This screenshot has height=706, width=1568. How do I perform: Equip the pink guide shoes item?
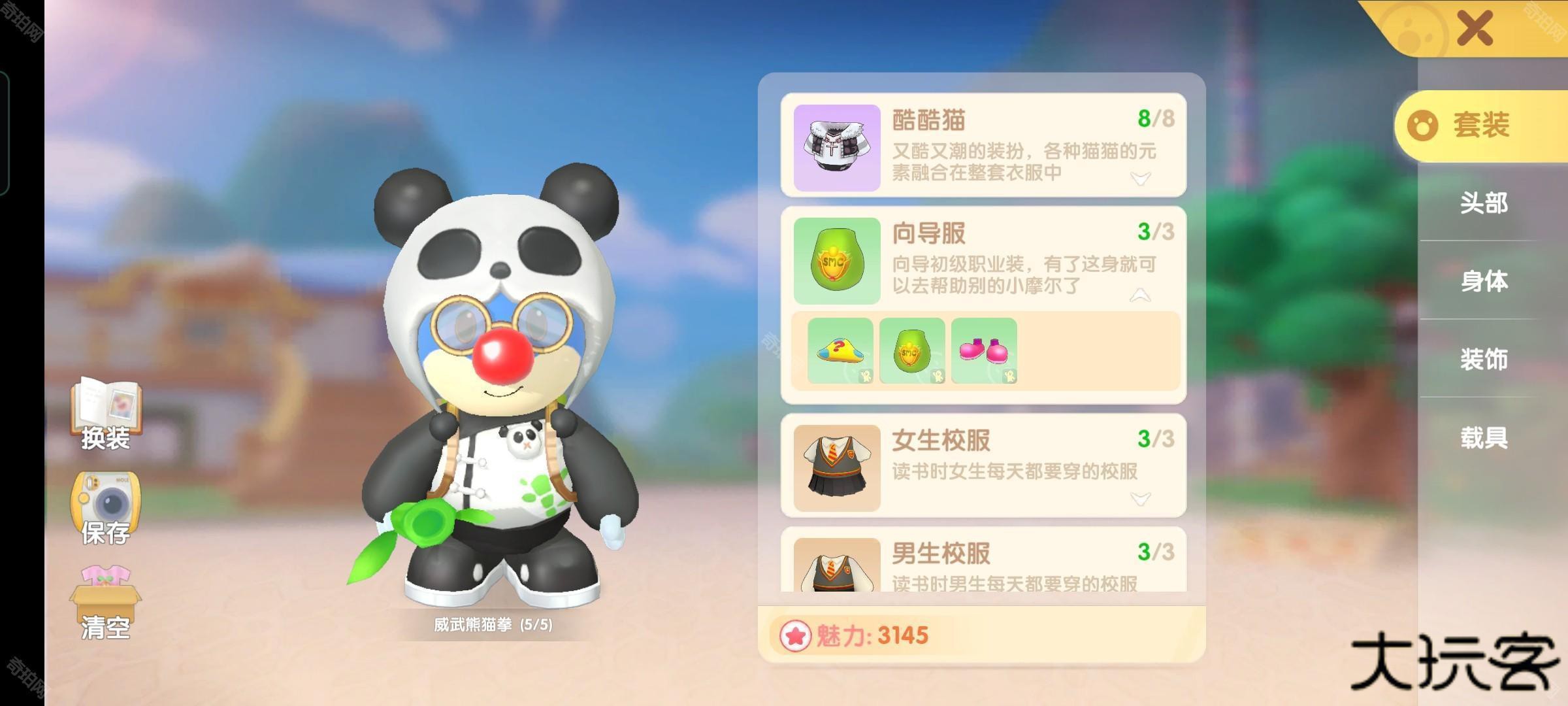(x=984, y=351)
